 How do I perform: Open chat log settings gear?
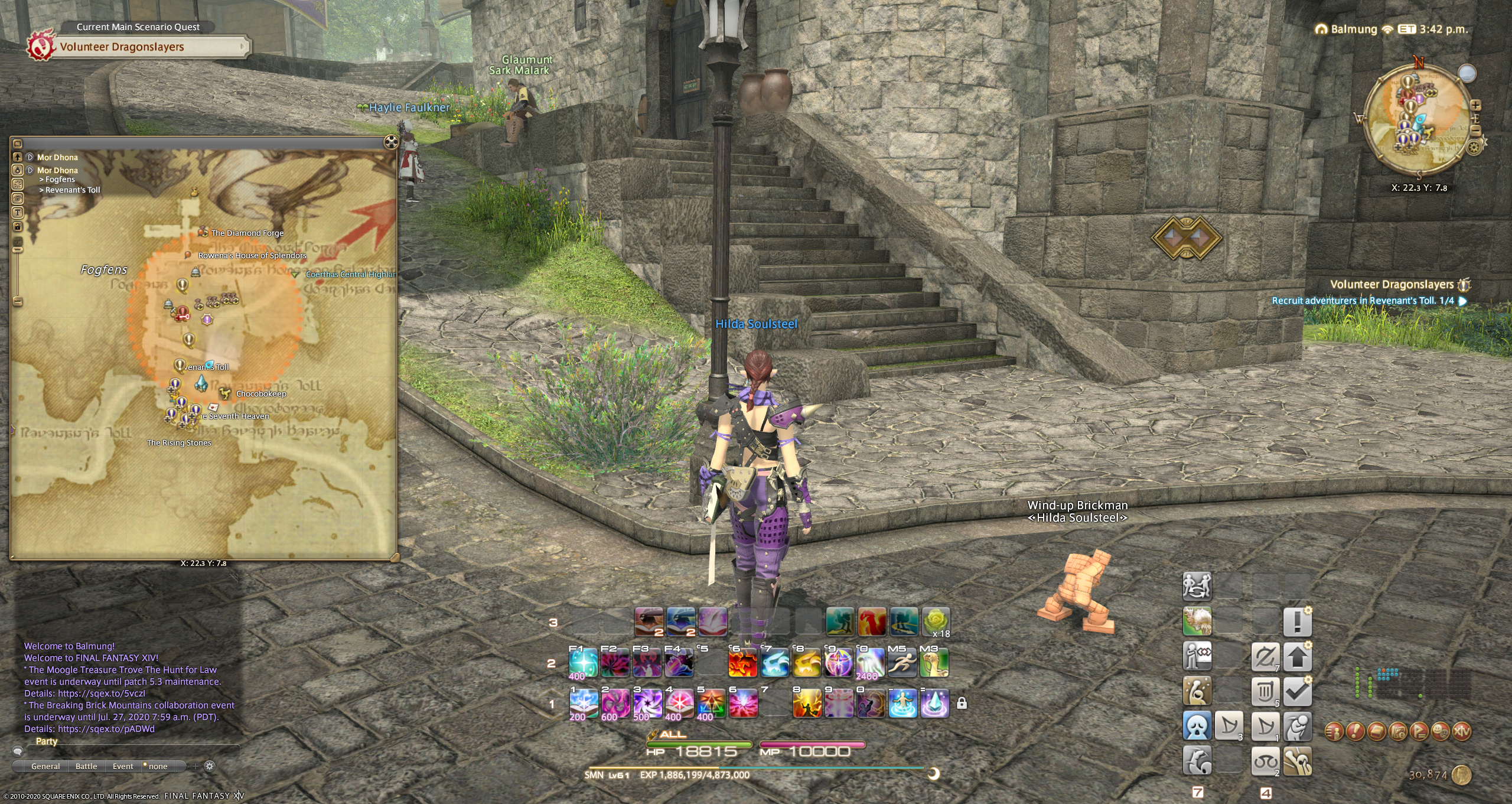coord(209,766)
